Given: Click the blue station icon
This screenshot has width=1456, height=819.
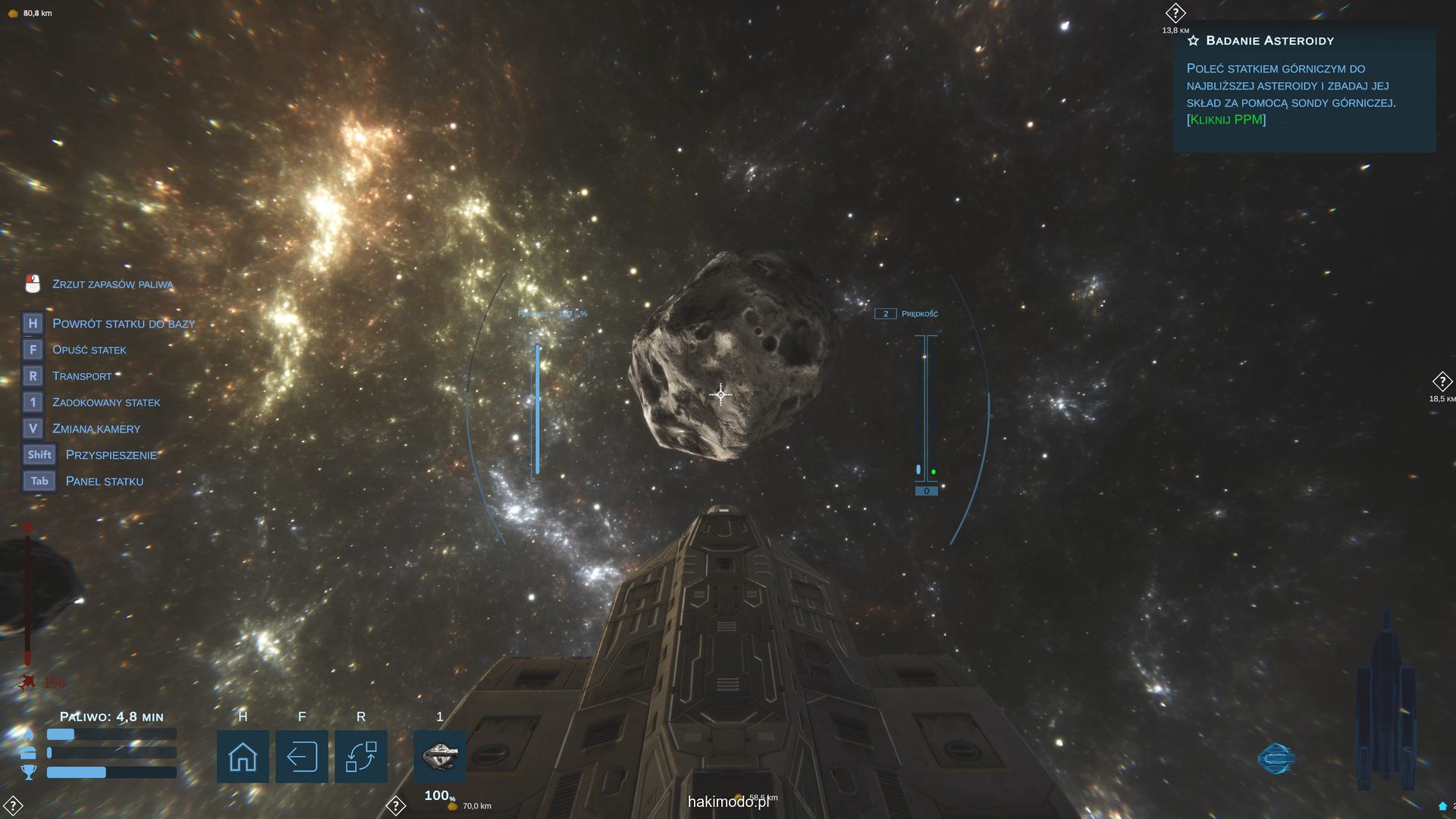Looking at the screenshot, I should (1276, 758).
